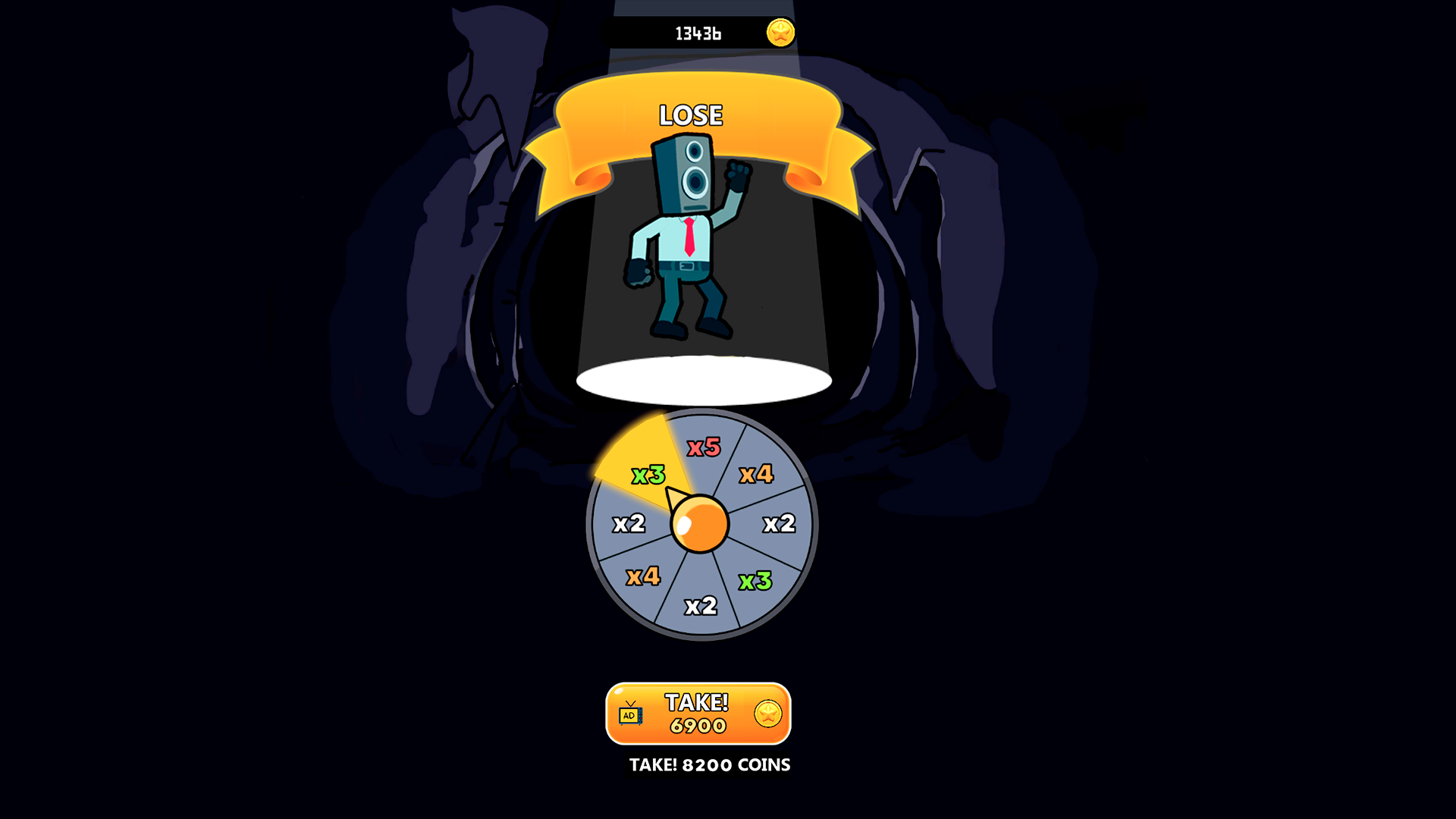Image resolution: width=1456 pixels, height=819 pixels.
Task: Click the orange x4 segment at bottom left
Action: pyautogui.click(x=645, y=578)
